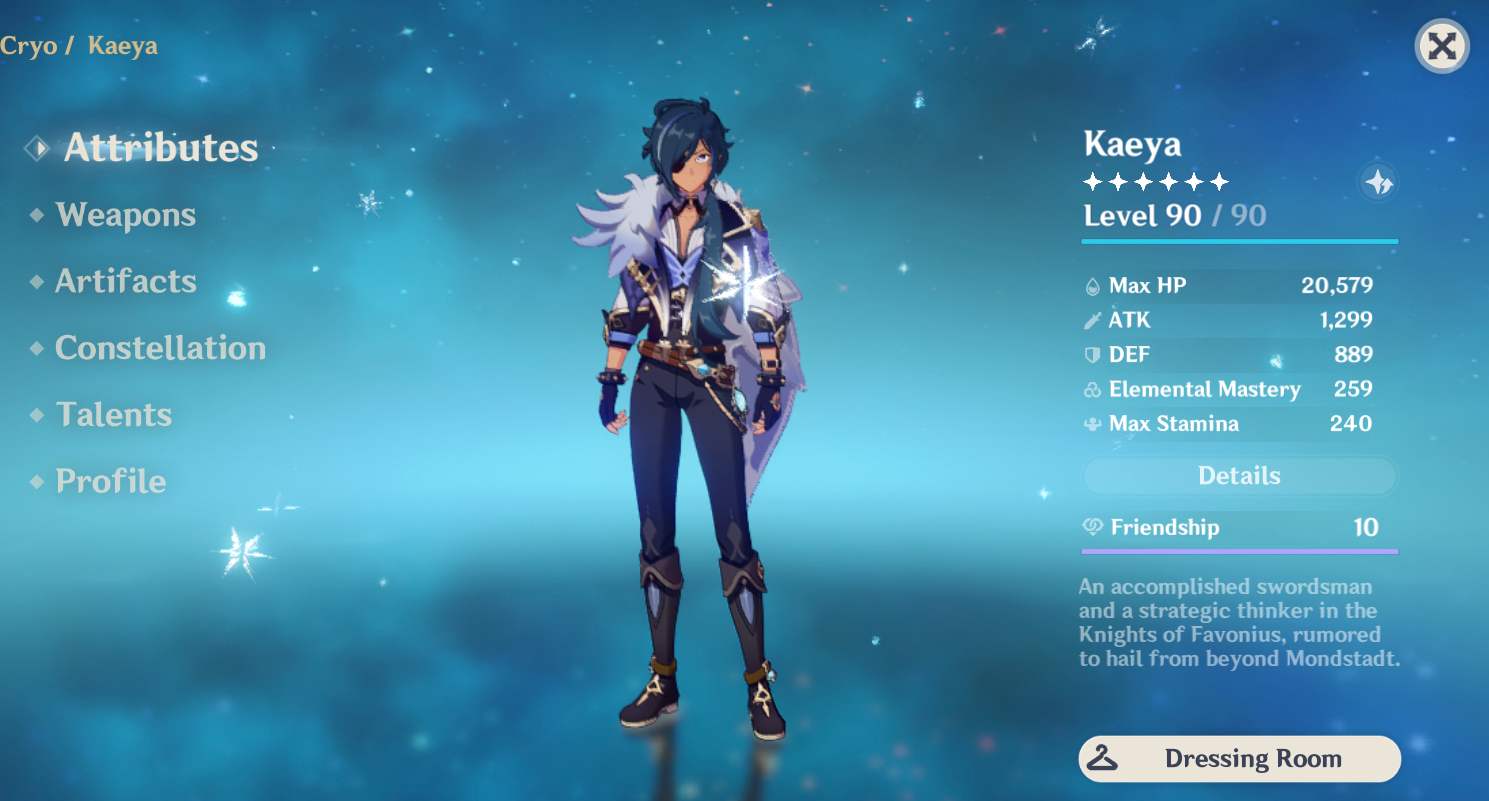Select the Elemental Mastery icon
The height and width of the screenshot is (801, 1489).
pyautogui.click(x=1094, y=389)
